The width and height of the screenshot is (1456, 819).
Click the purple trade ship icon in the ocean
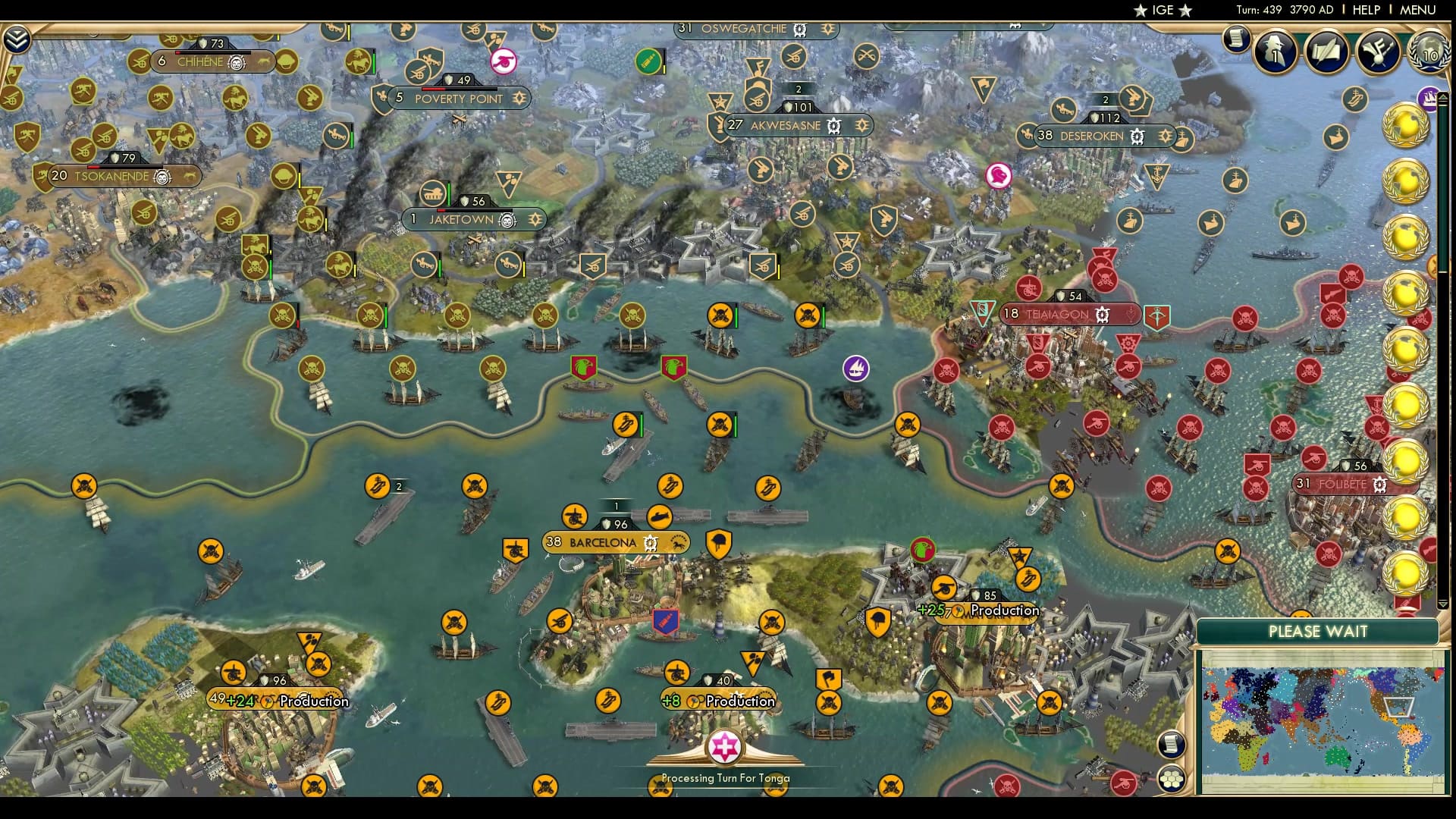pyautogui.click(x=857, y=367)
